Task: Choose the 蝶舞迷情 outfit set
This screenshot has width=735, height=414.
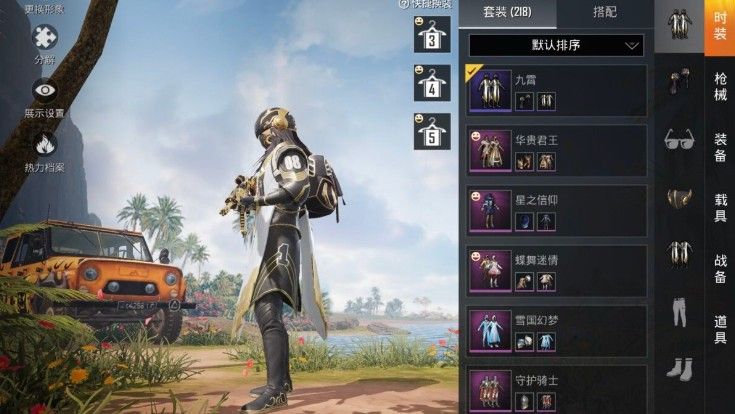Action: tap(556, 272)
